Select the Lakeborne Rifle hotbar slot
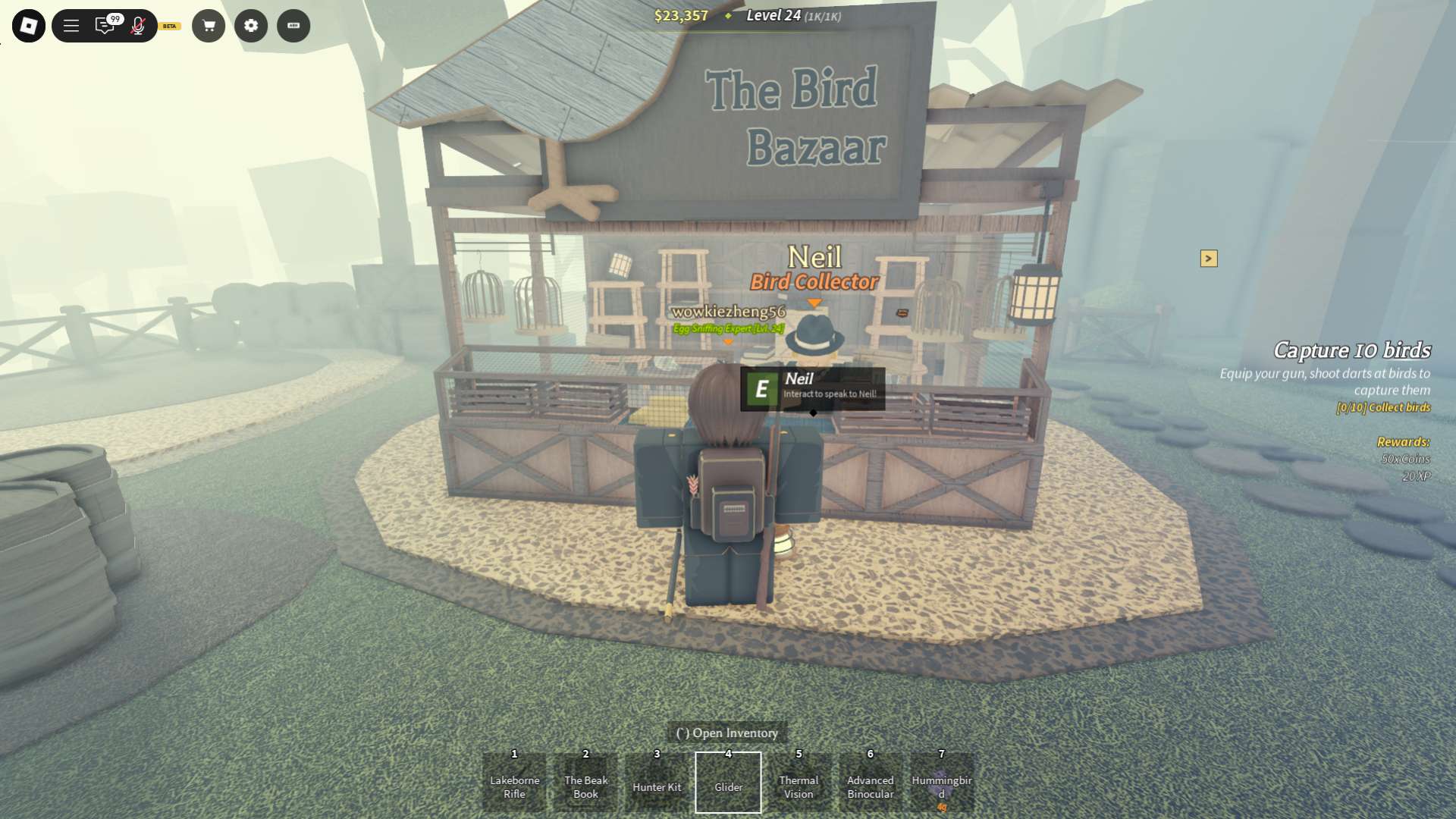 [513, 782]
